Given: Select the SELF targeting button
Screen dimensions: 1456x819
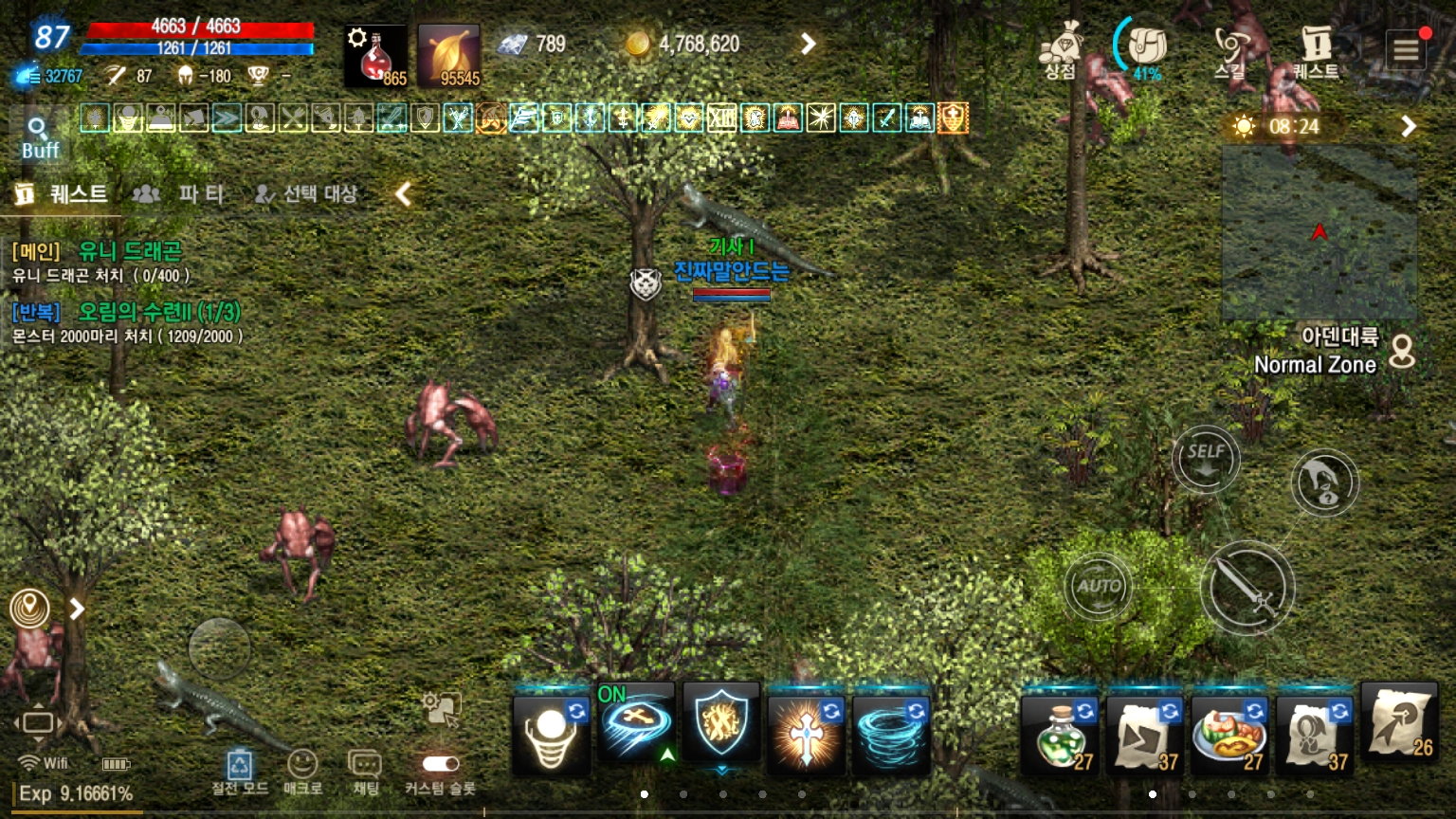Looking at the screenshot, I should point(1205,459).
